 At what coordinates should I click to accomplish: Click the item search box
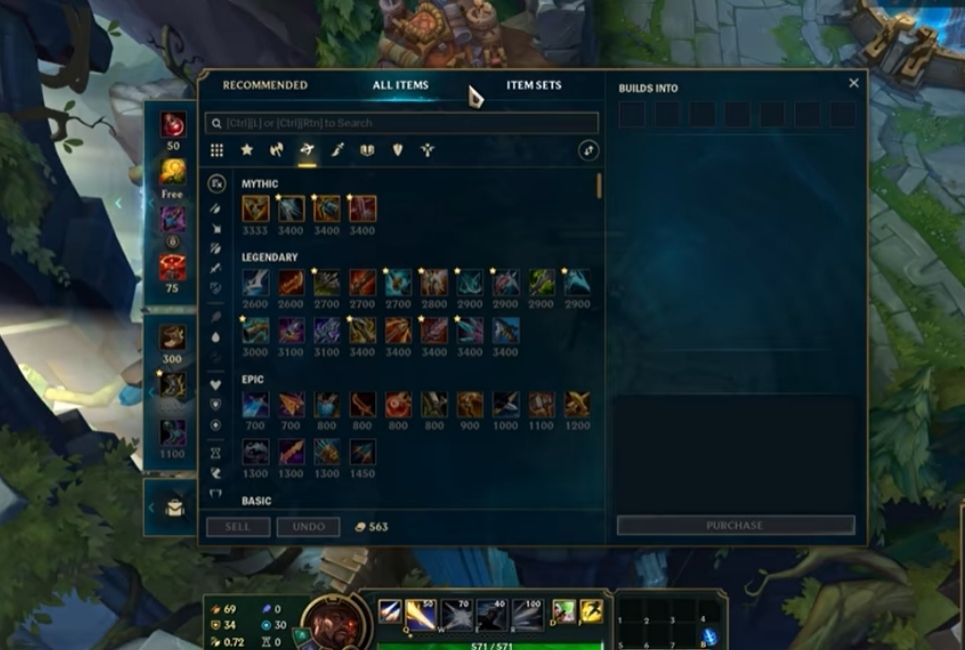[x=402, y=123]
